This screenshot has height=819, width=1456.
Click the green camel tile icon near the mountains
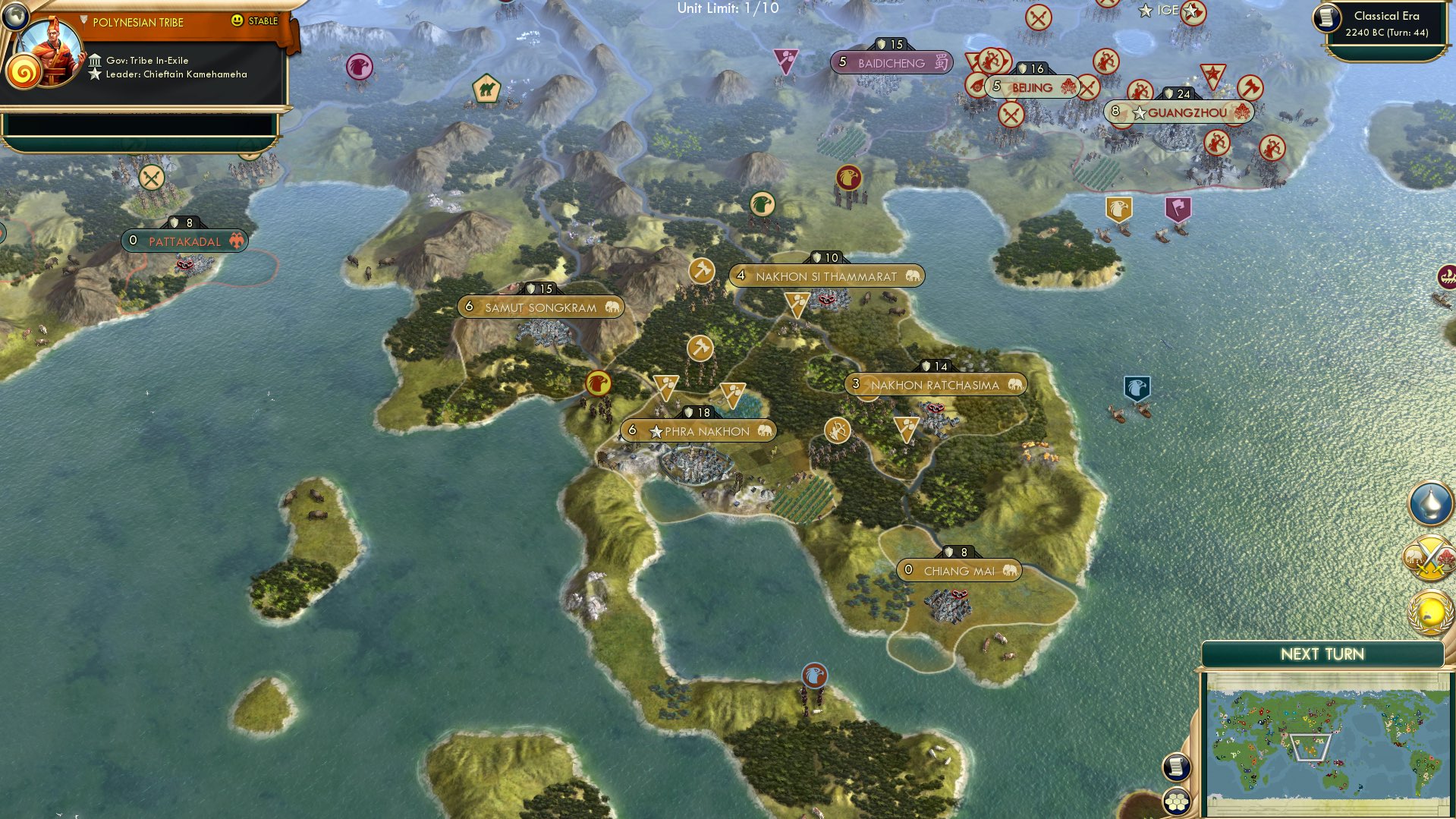tap(486, 88)
